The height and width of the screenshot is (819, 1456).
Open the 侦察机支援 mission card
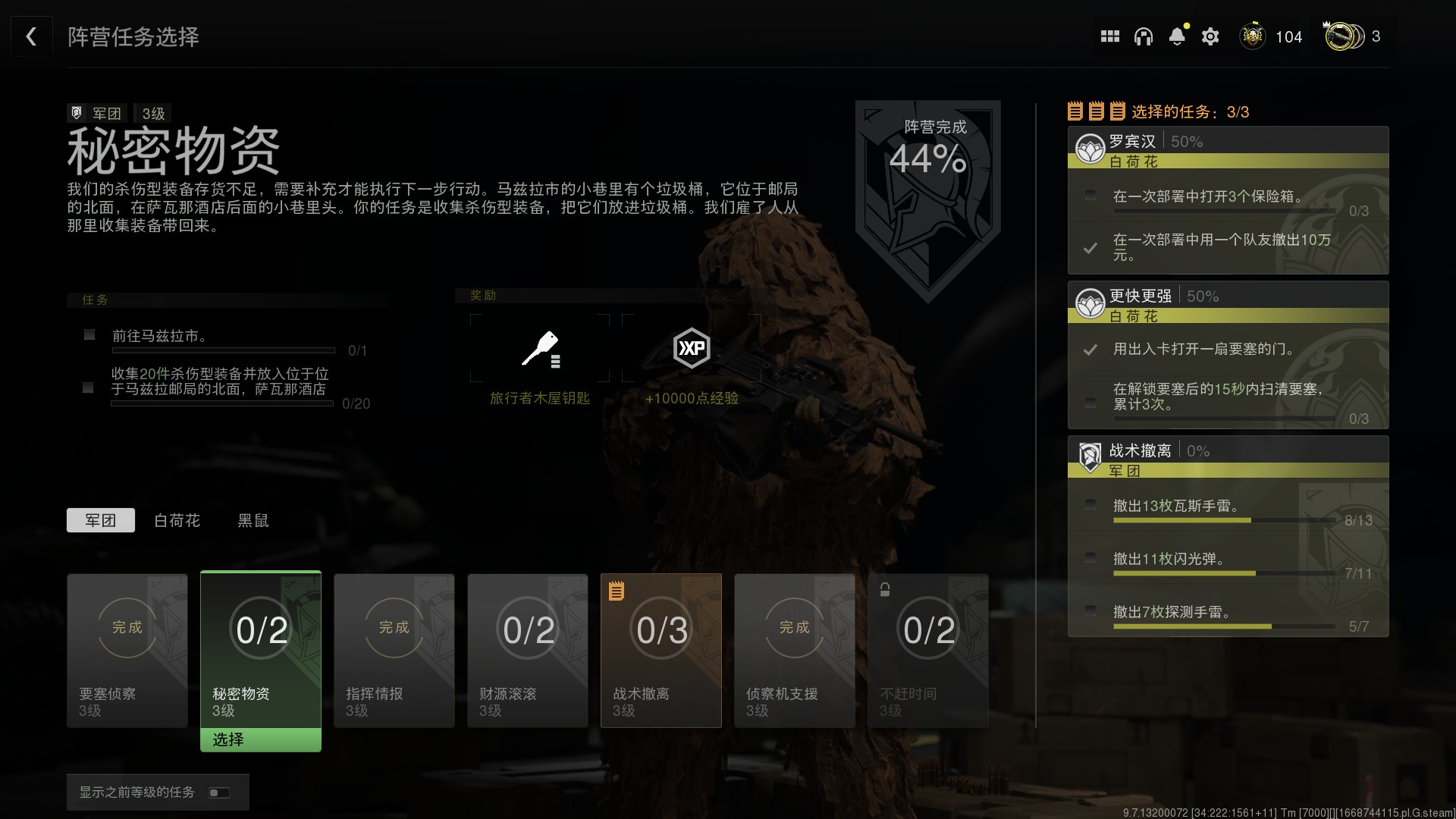tap(795, 651)
